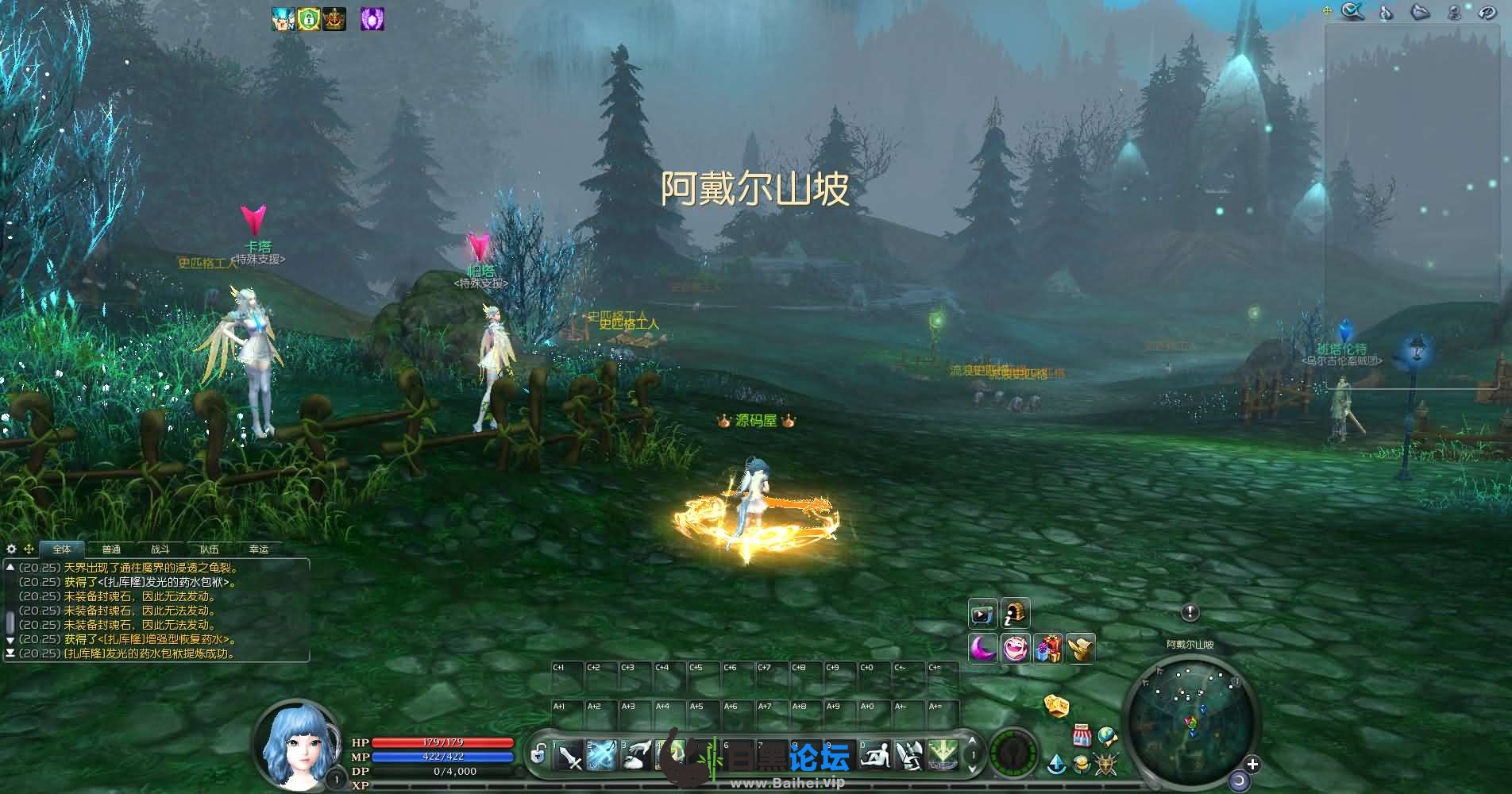
Task: Click the exclamation mark notice button
Action: 1190,612
